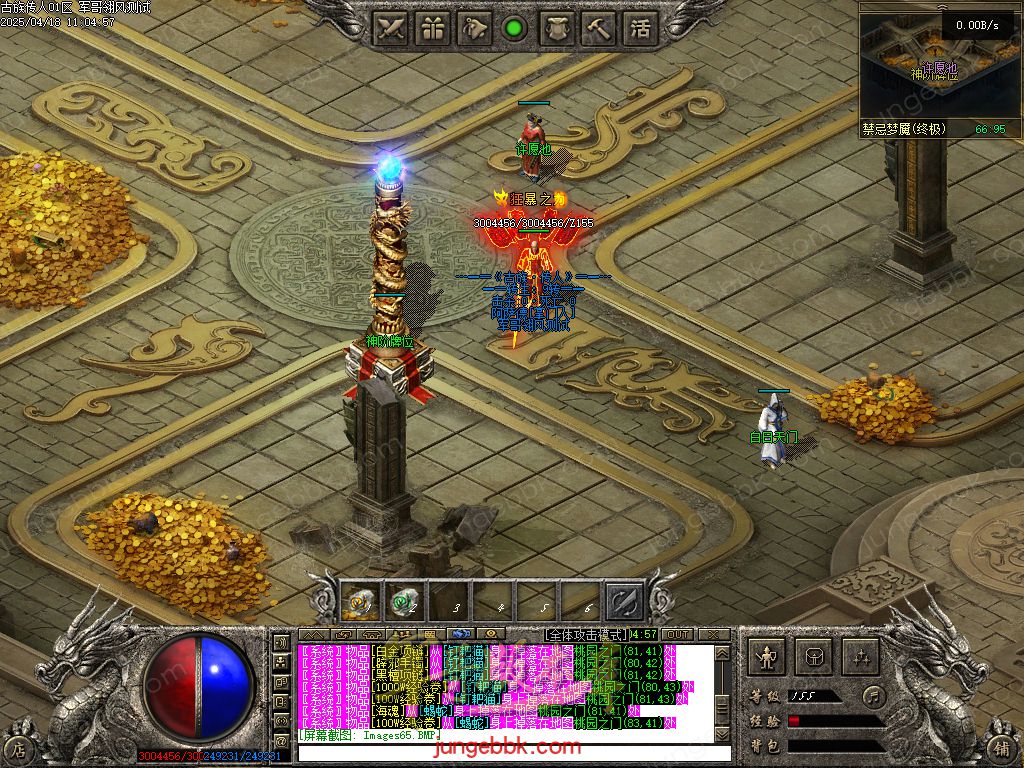
Task: Use the green swirl item in slot 2
Action: pyautogui.click(x=404, y=602)
